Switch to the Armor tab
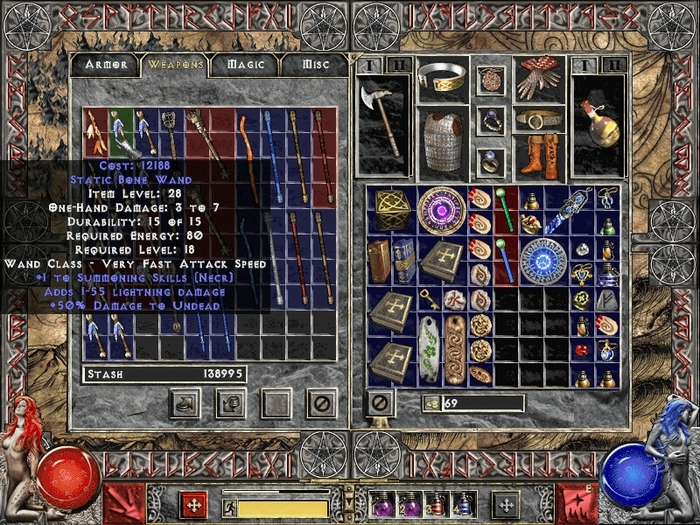This screenshot has width=700, height=525. [x=106, y=65]
